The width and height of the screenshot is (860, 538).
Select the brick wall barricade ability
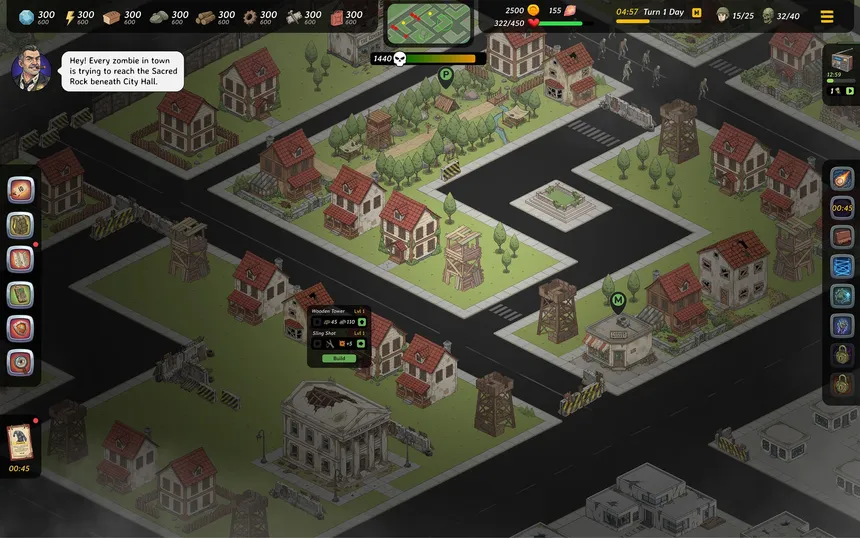[x=843, y=237]
